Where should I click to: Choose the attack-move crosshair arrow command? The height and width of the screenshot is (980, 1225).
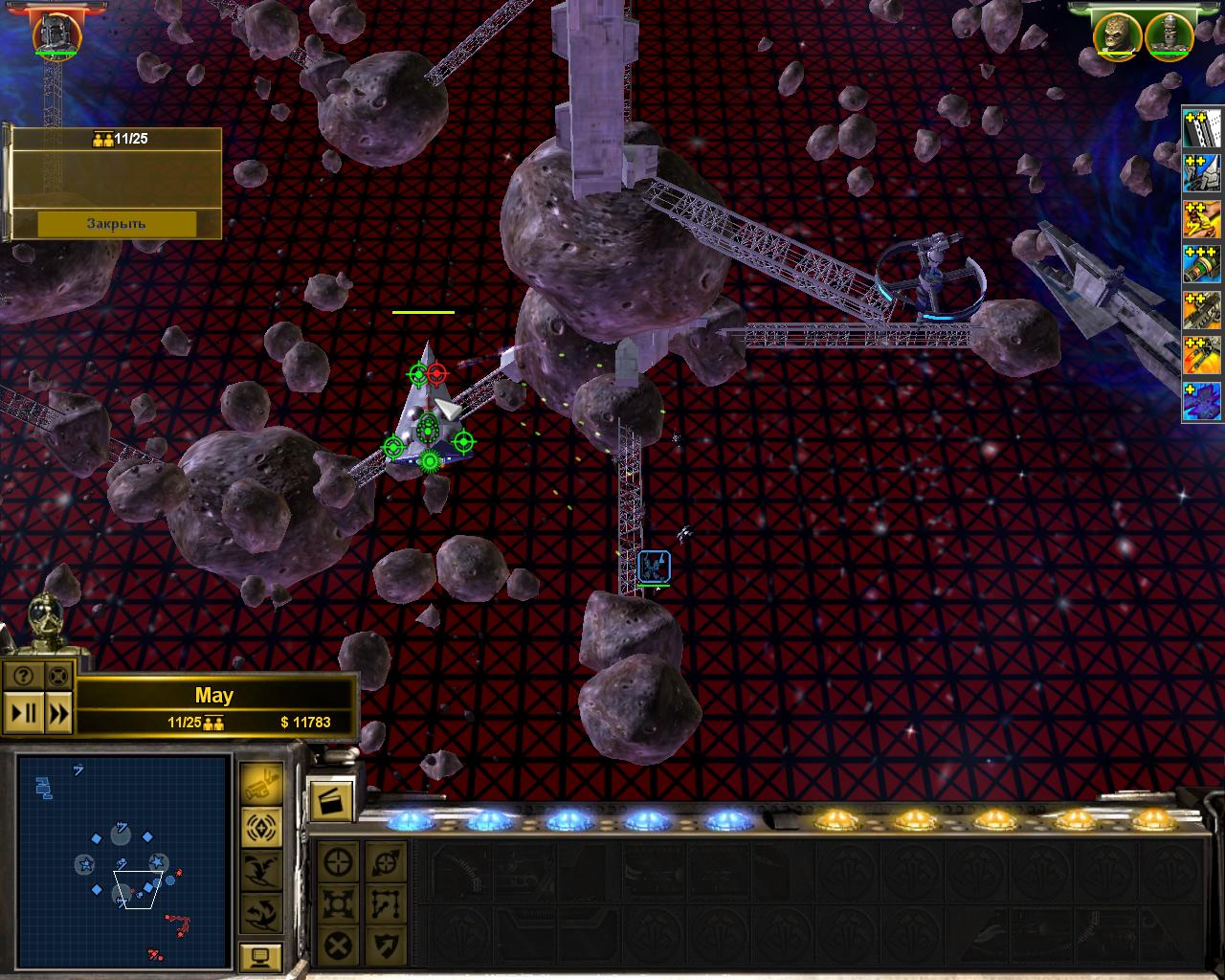pos(386,862)
